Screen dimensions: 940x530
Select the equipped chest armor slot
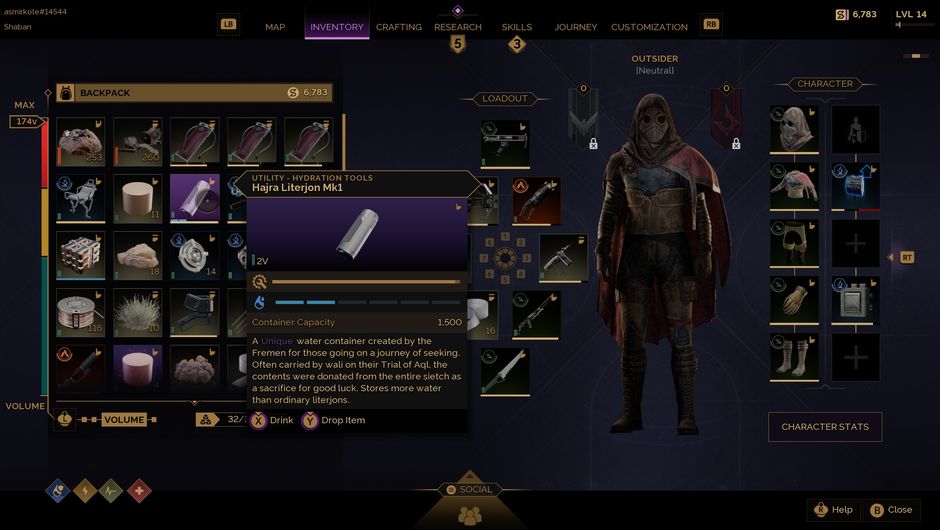[795, 186]
